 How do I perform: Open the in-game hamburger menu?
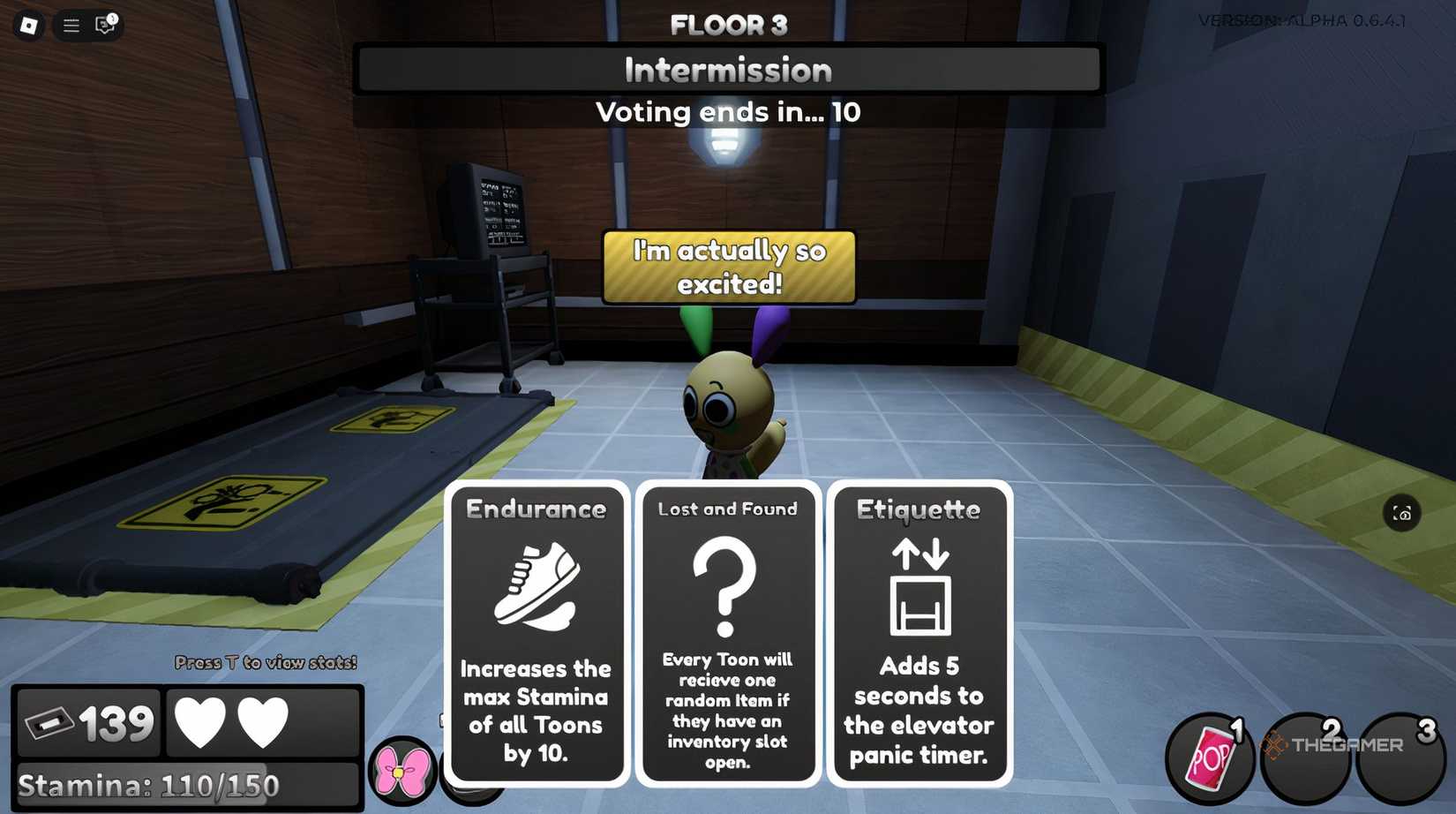[71, 26]
